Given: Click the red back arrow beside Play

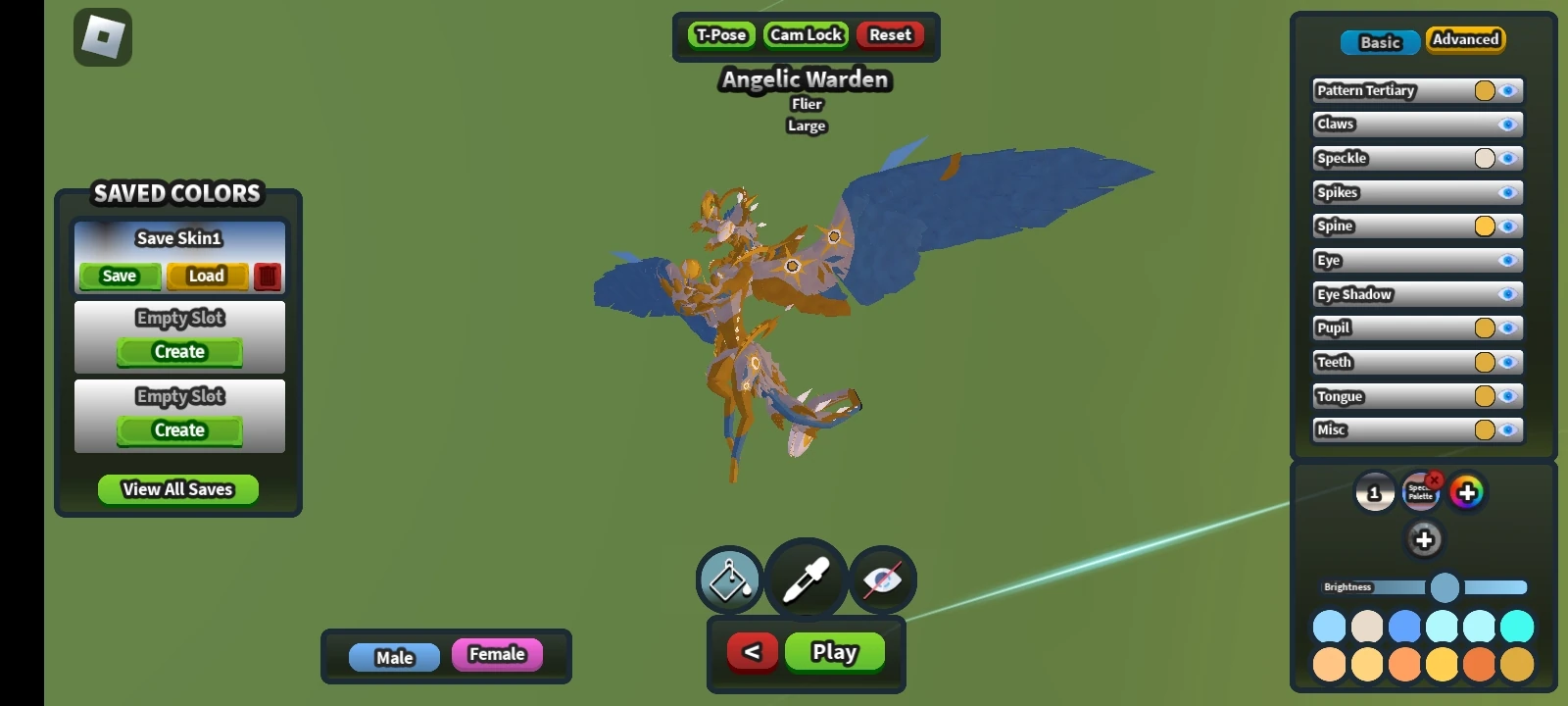Looking at the screenshot, I should pos(752,651).
